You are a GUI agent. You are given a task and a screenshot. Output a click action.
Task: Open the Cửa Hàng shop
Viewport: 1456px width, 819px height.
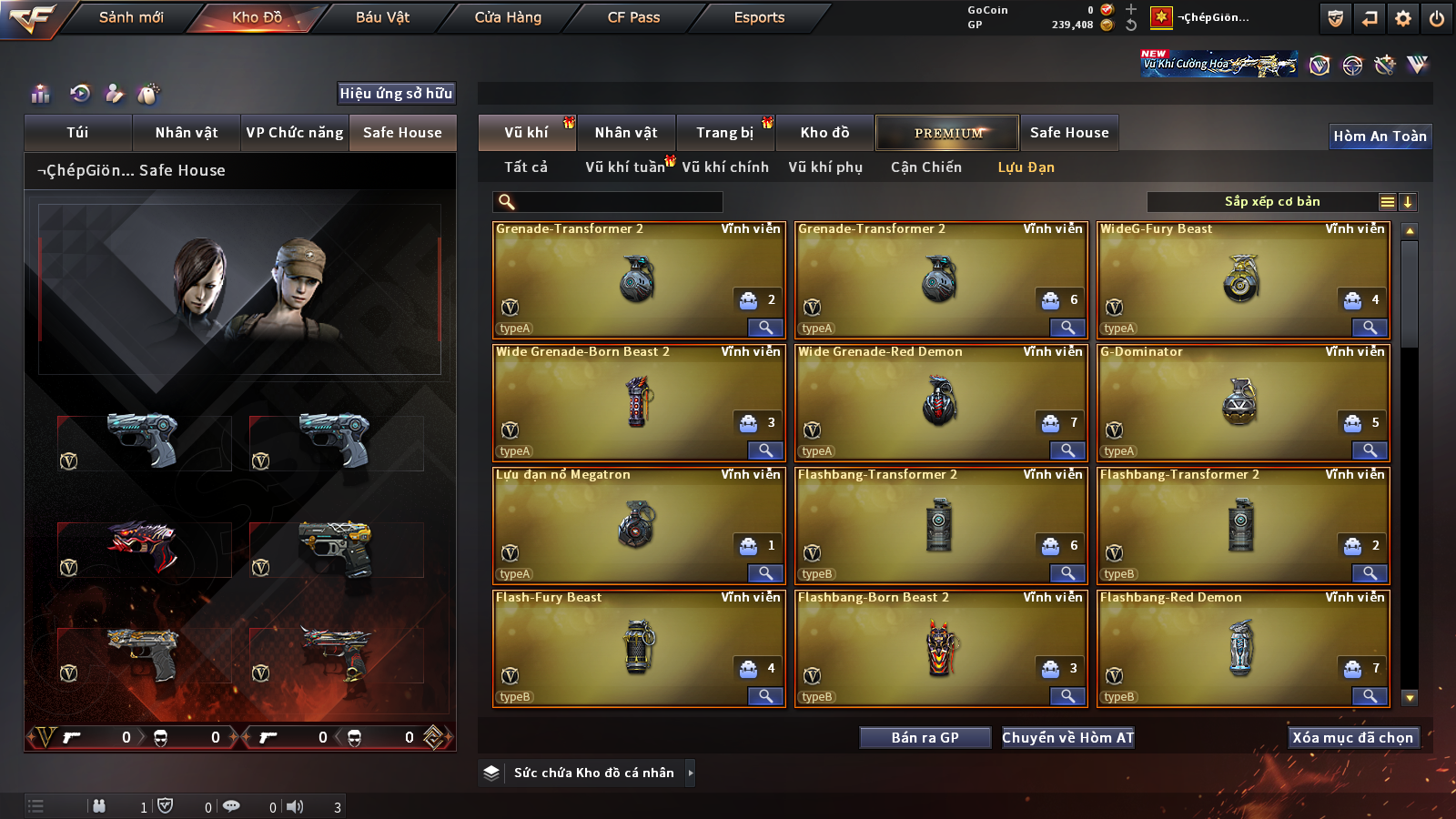point(508,17)
